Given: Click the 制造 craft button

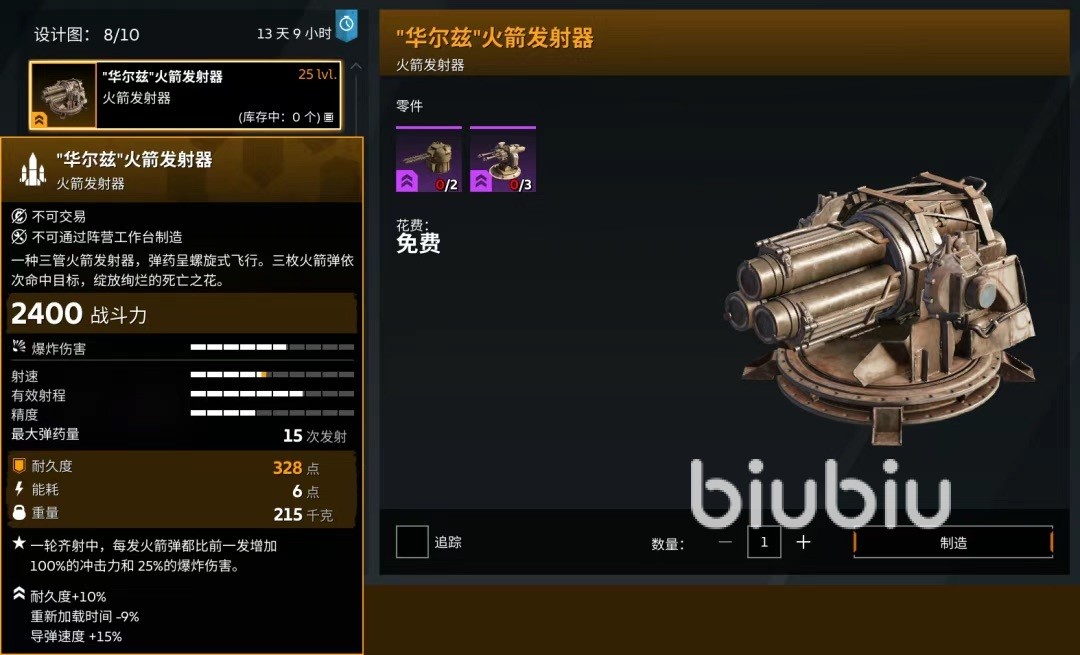Looking at the screenshot, I should click(953, 542).
